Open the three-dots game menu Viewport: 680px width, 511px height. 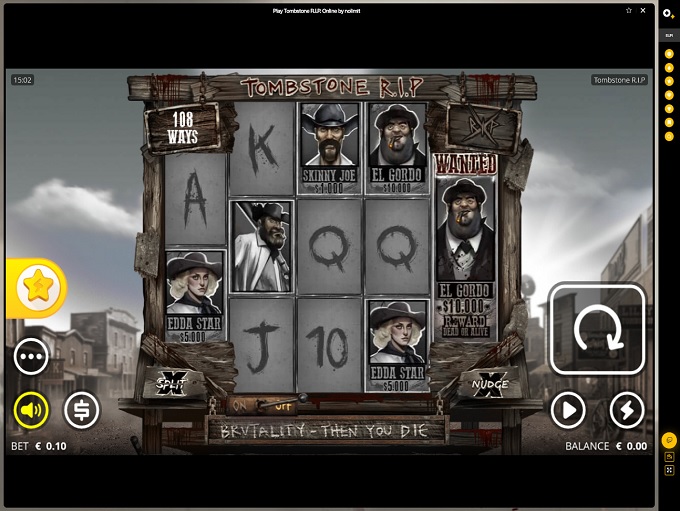coord(32,356)
